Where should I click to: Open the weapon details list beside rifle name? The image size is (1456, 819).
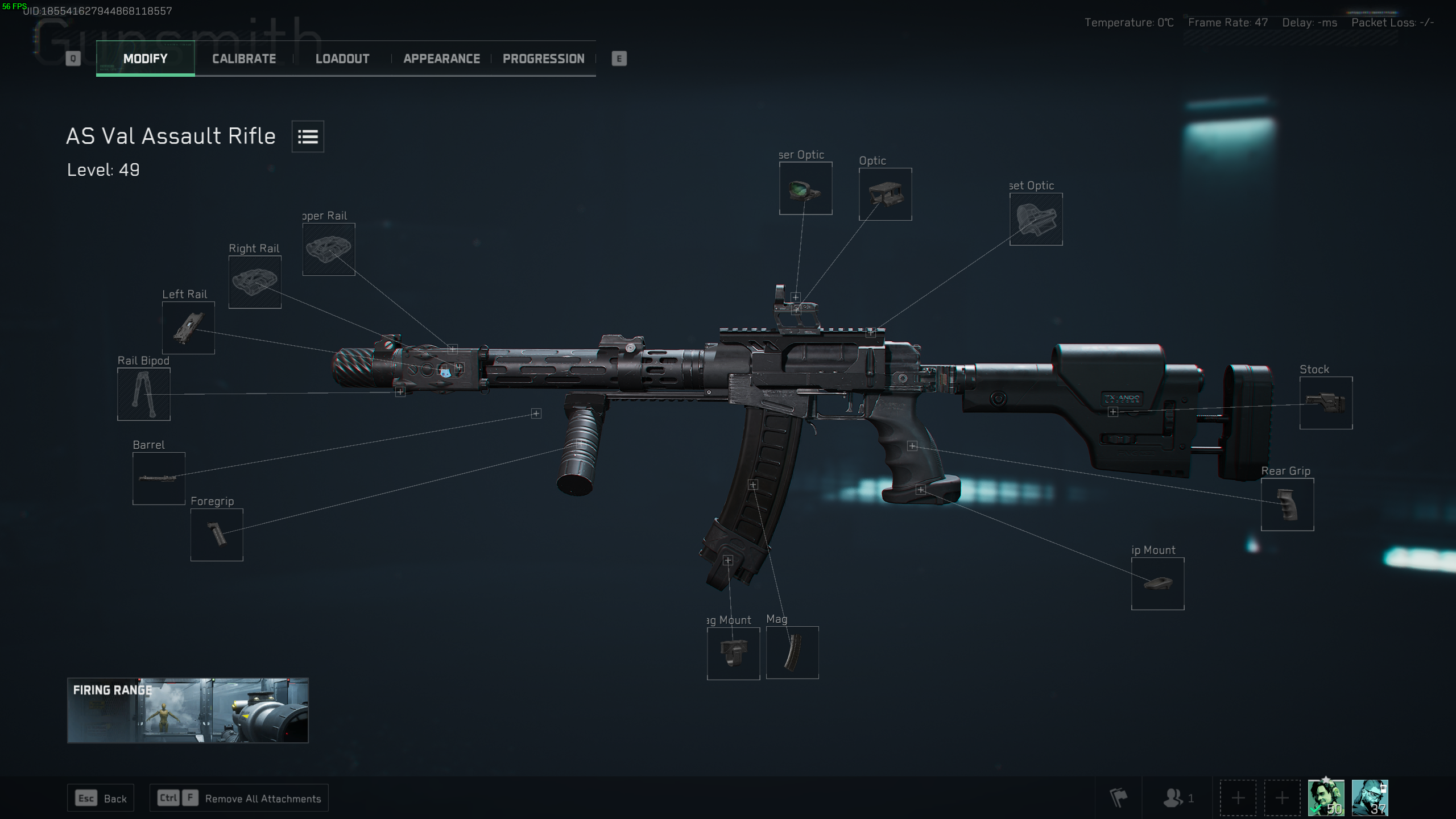tap(307, 136)
